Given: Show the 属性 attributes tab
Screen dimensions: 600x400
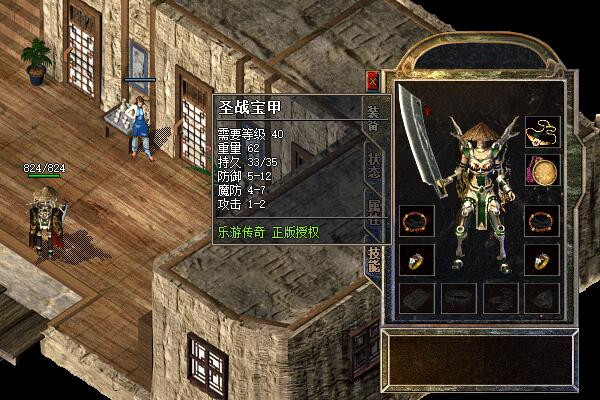Looking at the screenshot, I should coord(373,211).
